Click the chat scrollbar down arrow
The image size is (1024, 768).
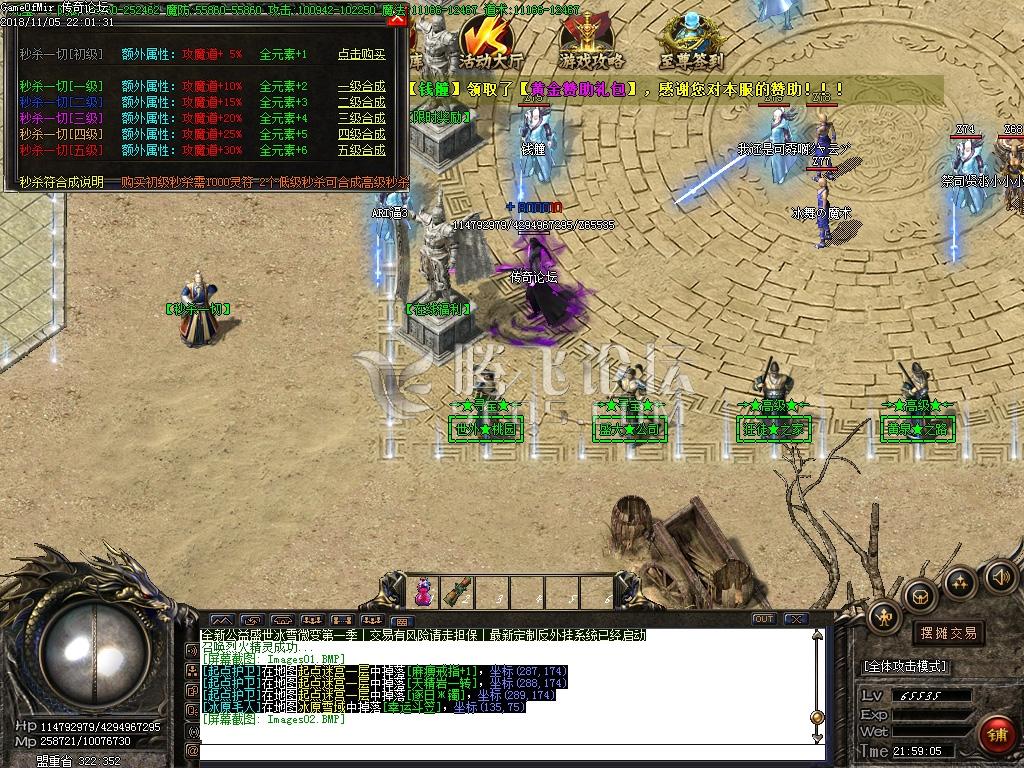click(817, 736)
